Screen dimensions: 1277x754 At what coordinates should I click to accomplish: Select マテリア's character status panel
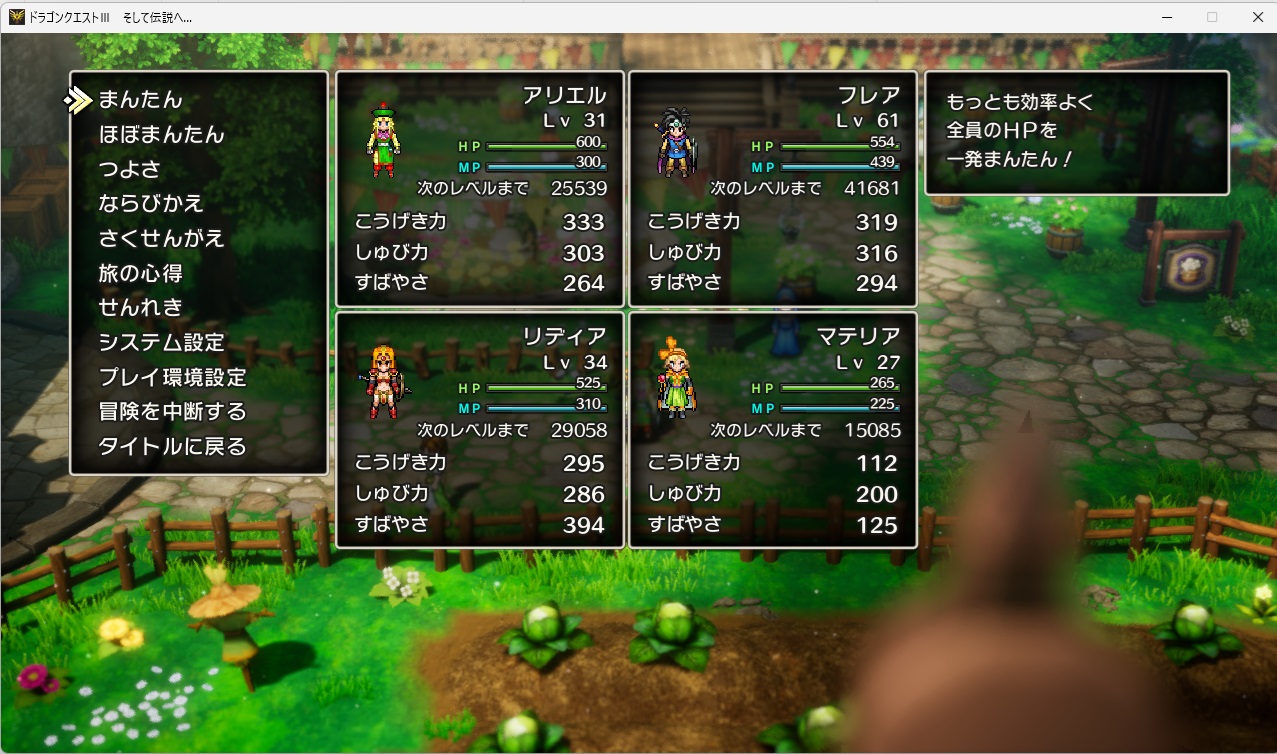point(773,430)
